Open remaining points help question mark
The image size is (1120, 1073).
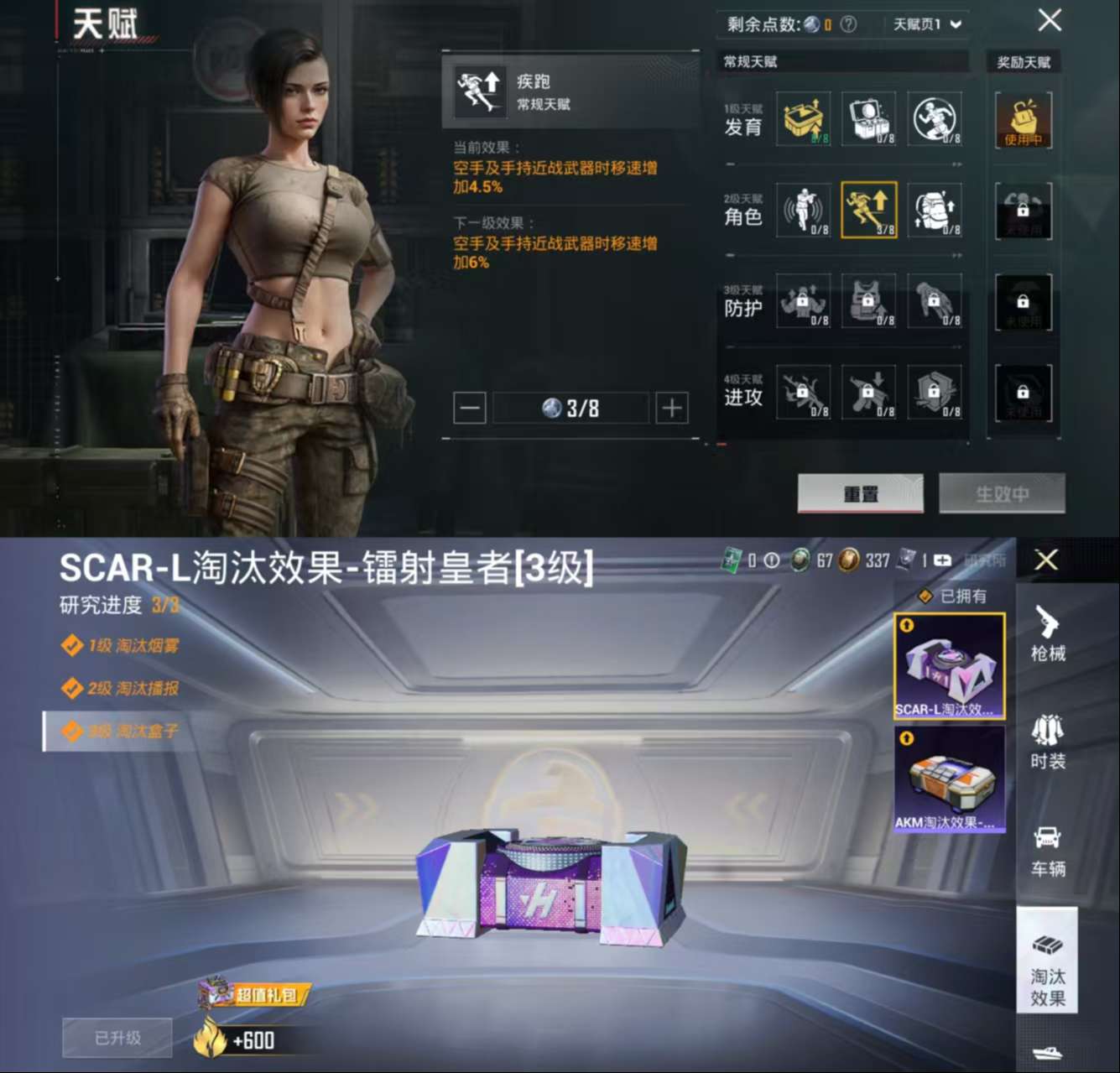pyautogui.click(x=848, y=24)
